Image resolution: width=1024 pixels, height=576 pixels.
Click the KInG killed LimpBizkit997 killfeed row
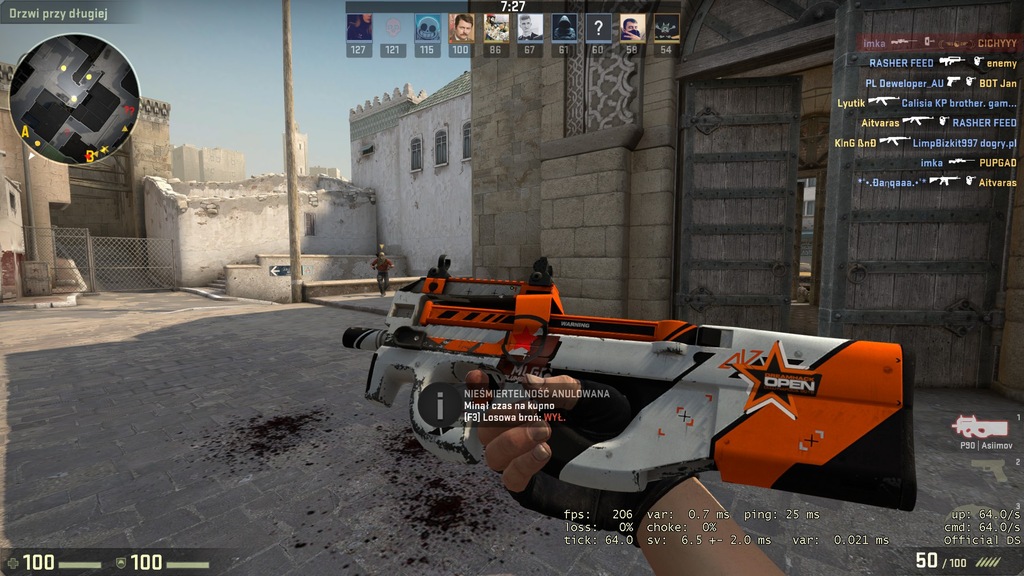[x=925, y=142]
